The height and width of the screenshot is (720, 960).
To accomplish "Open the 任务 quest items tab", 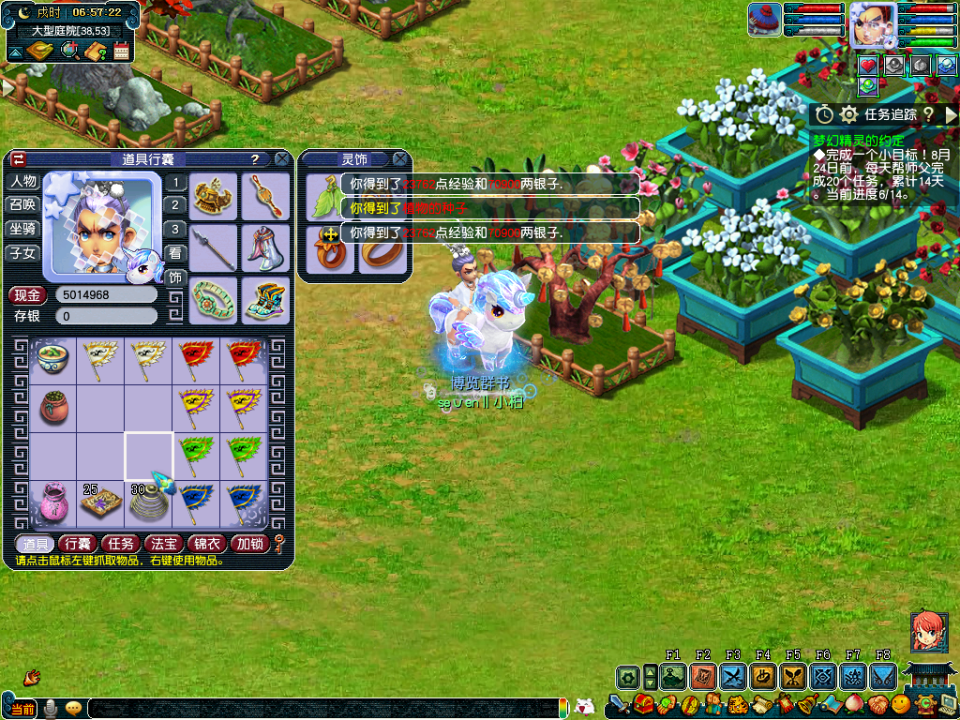I will tap(120, 543).
